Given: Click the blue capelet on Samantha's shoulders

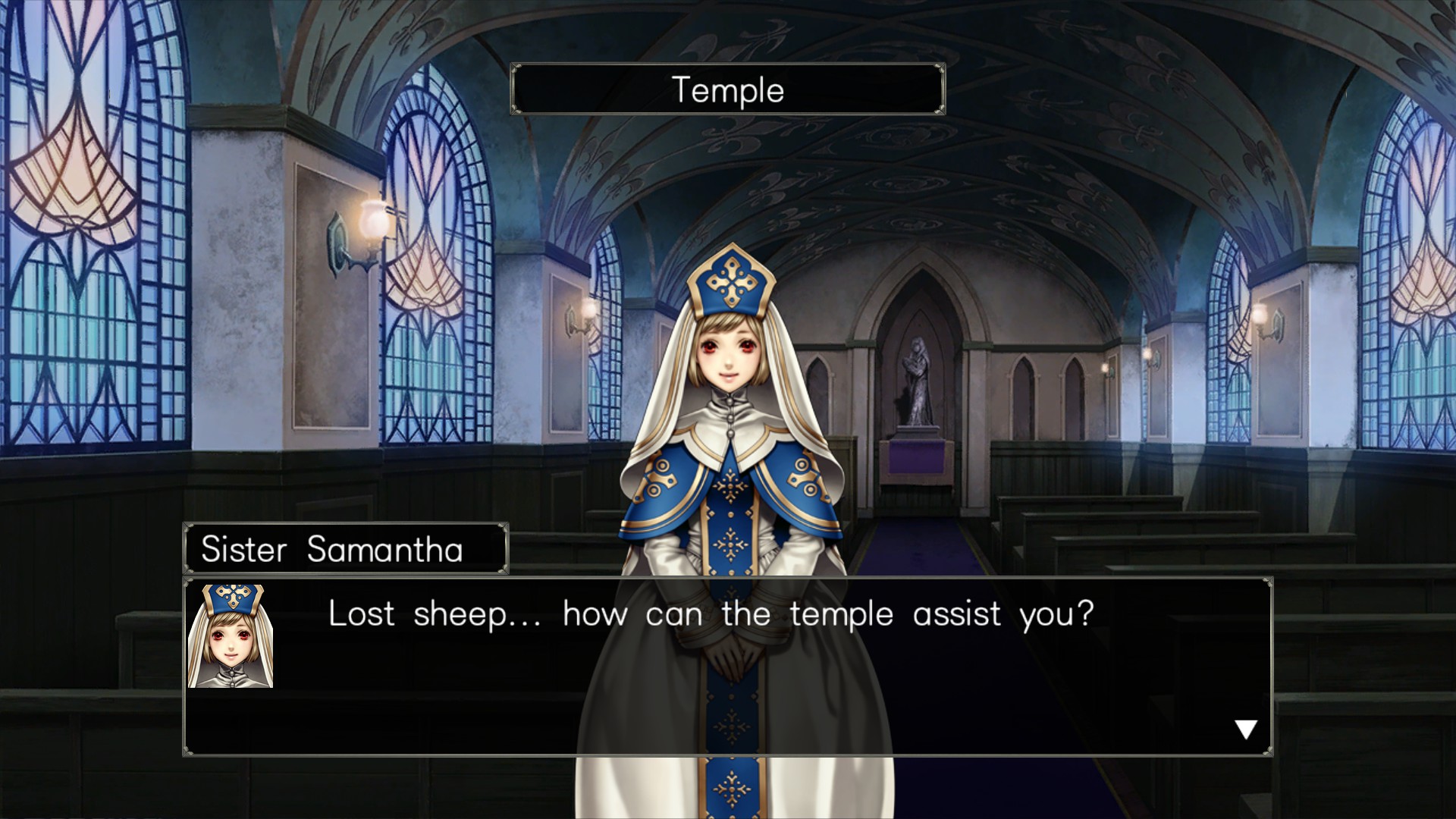Looking at the screenshot, I should click(667, 485).
